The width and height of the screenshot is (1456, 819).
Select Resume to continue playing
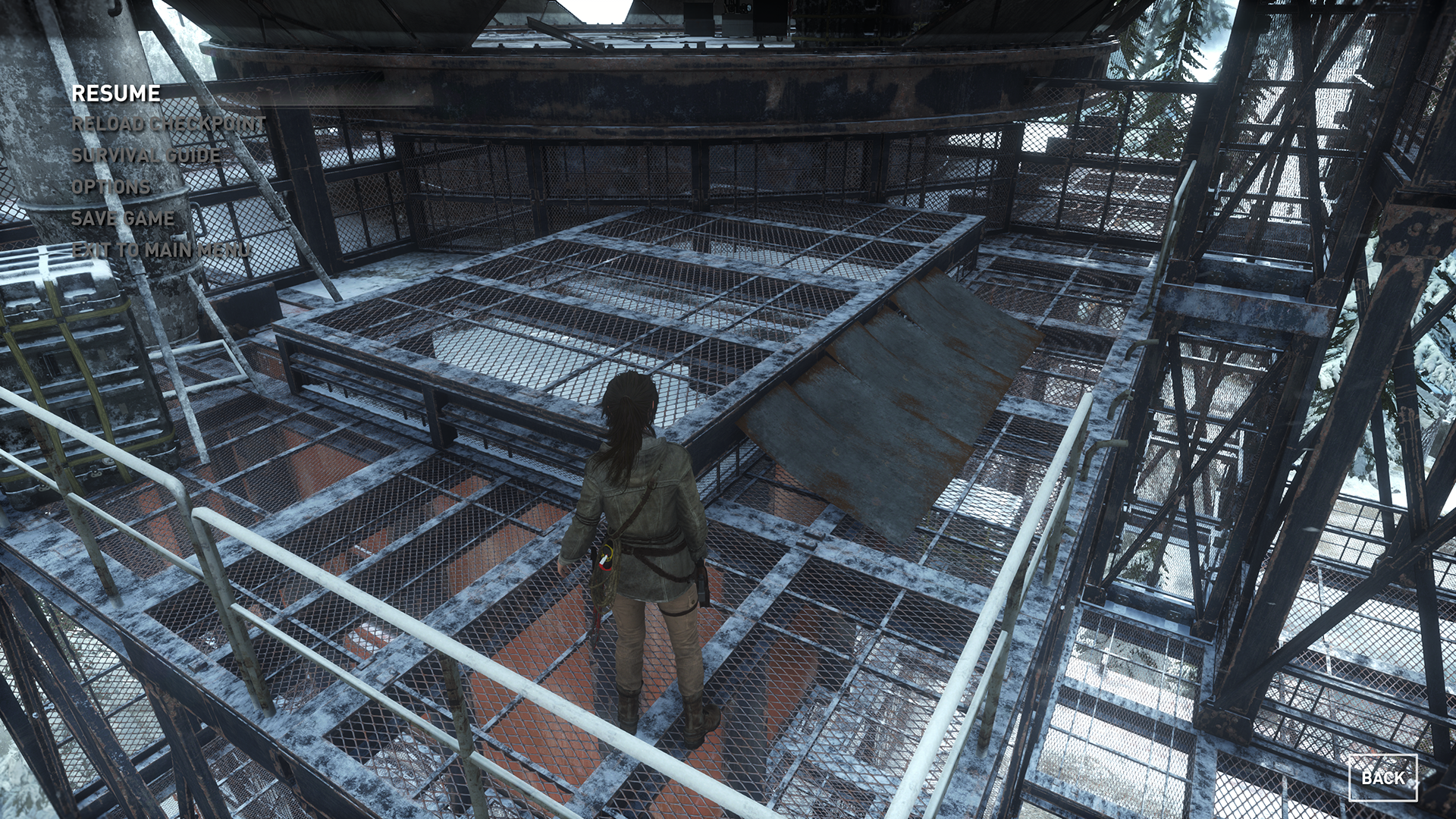pos(116,93)
